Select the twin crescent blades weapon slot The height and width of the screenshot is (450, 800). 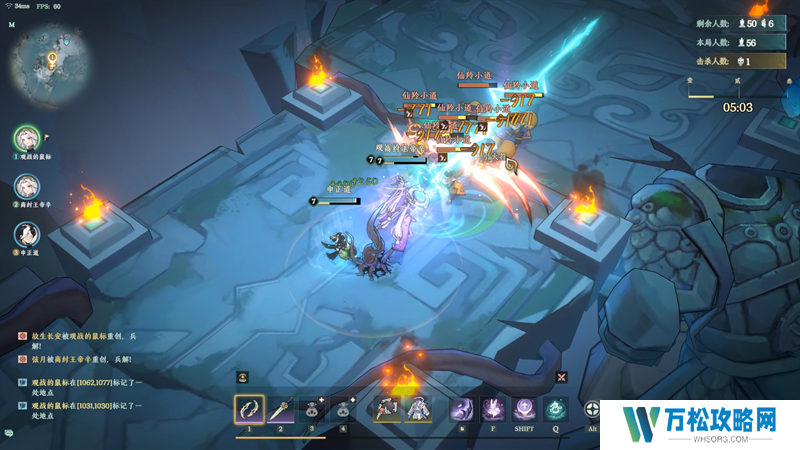(248, 409)
